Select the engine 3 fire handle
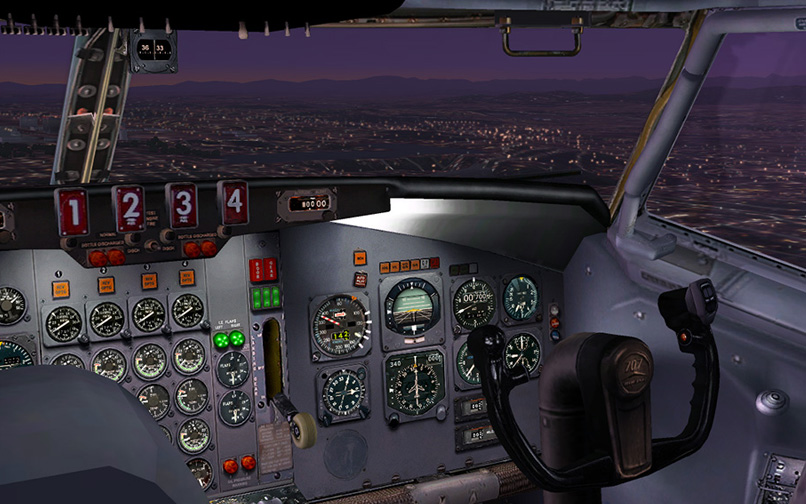This screenshot has height=504, width=806. [x=182, y=205]
